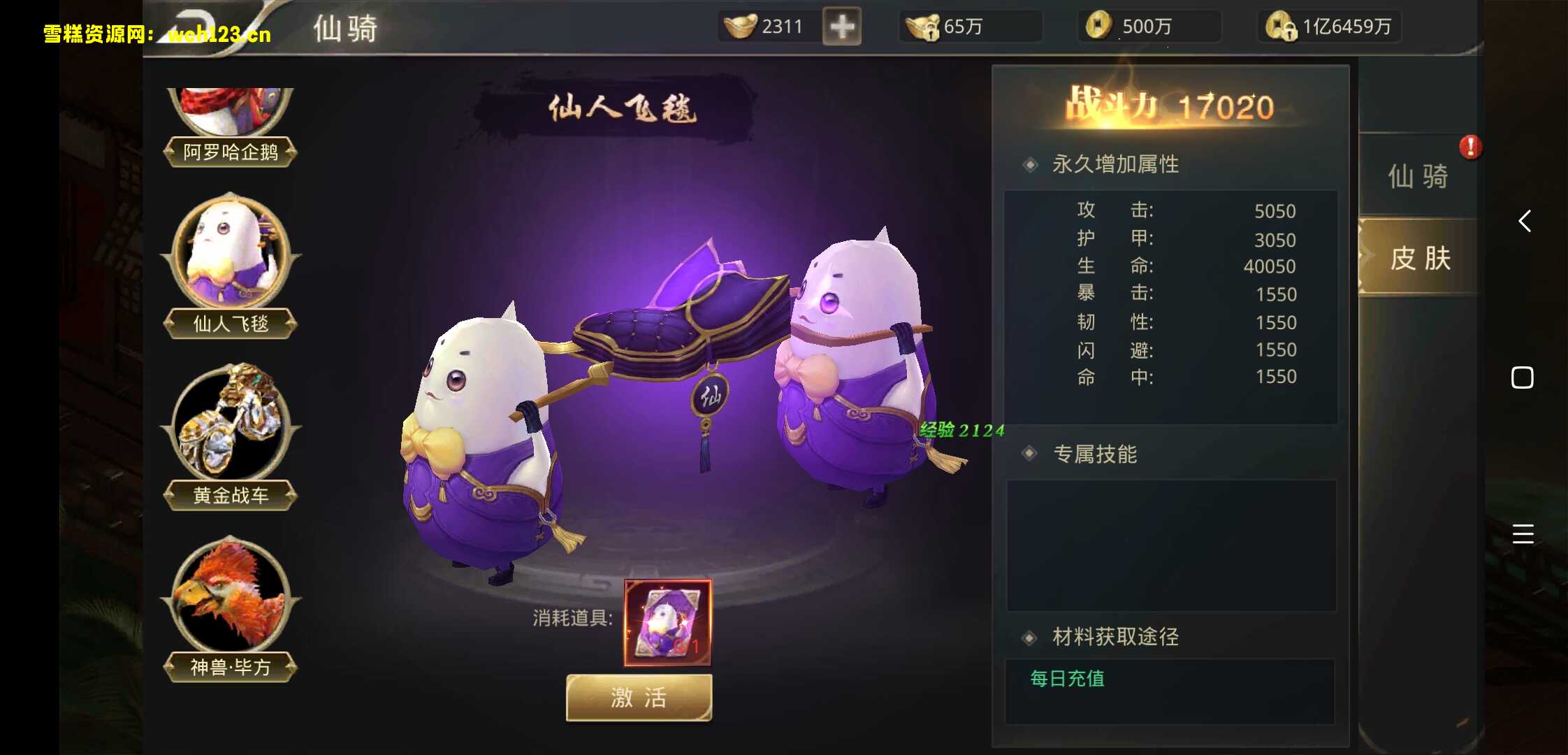The height and width of the screenshot is (755, 1568).
Task: Switch to the 皮肤 skin tab
Action: [1420, 259]
